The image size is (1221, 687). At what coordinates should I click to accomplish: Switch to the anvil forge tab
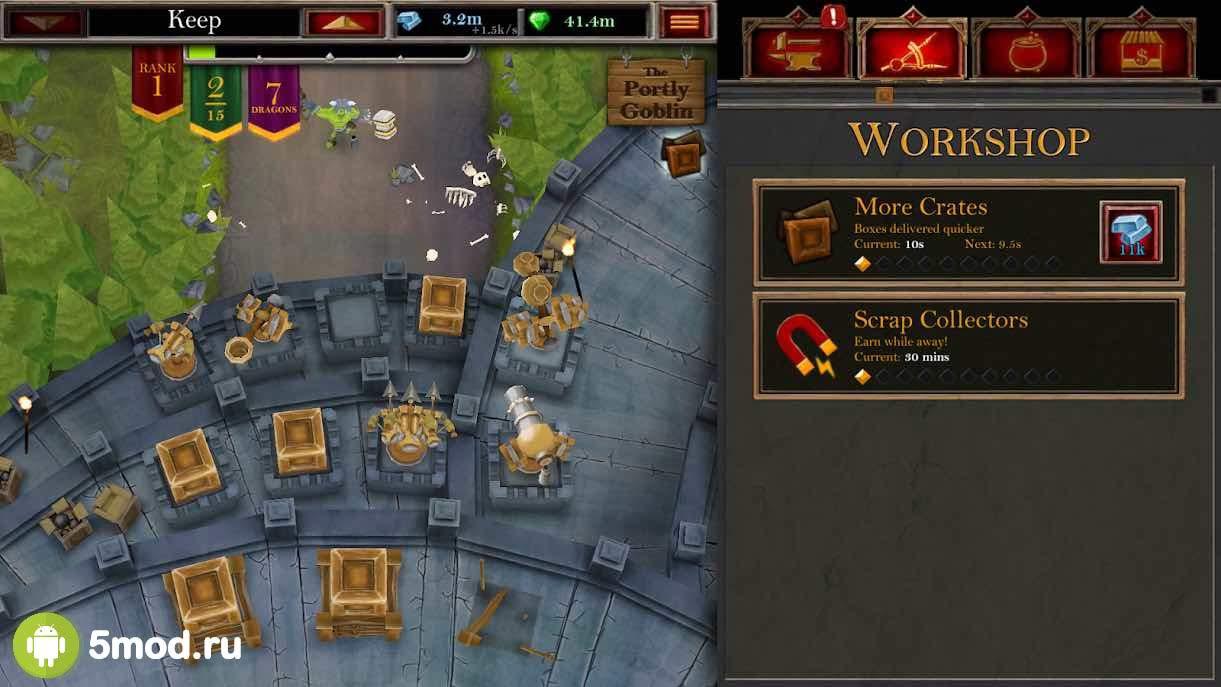[x=796, y=48]
